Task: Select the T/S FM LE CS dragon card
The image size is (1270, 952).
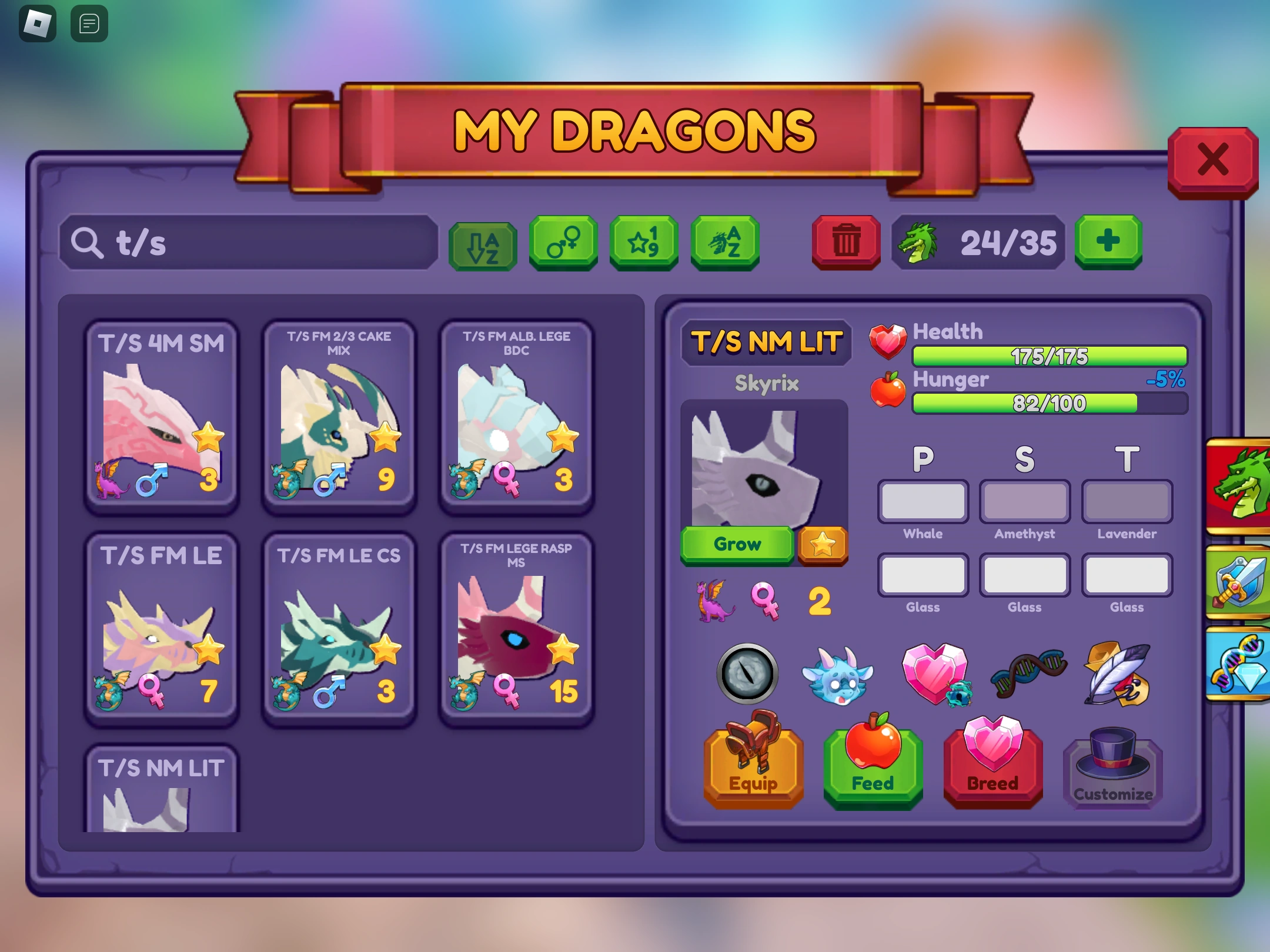Action: tap(339, 629)
